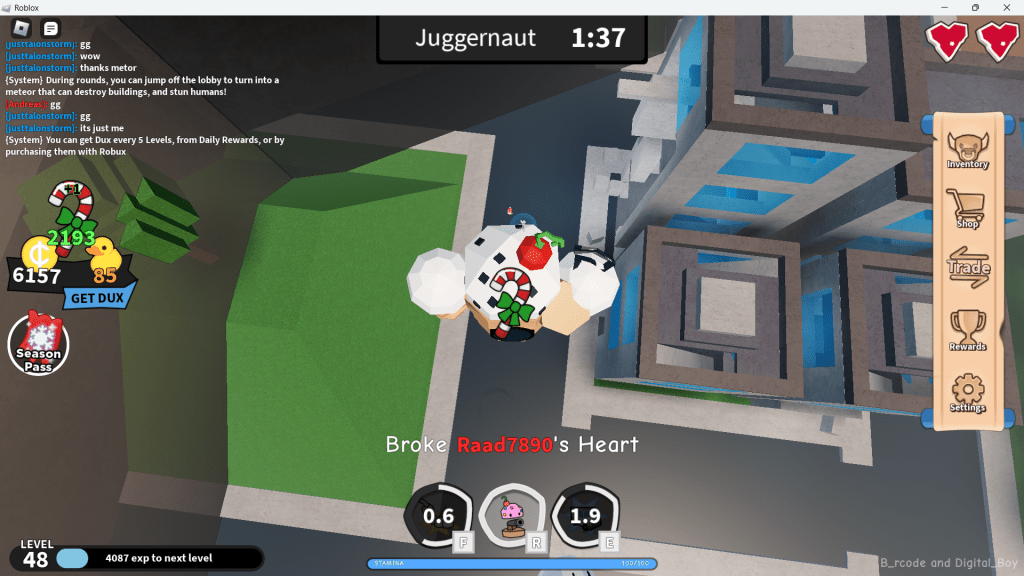
Task: Open the Shop cart menu
Action: [967, 209]
